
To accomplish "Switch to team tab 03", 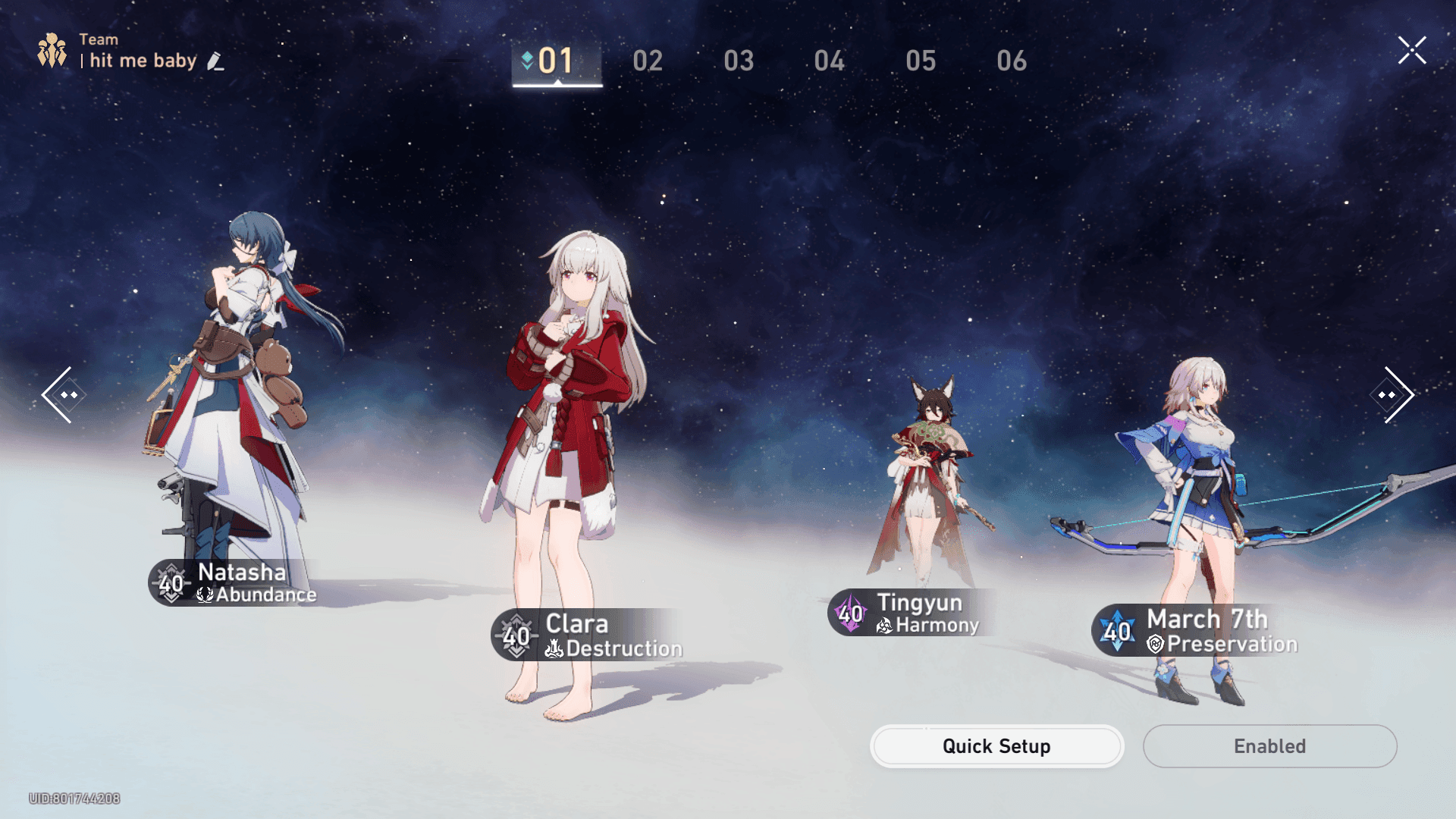I will (x=739, y=61).
